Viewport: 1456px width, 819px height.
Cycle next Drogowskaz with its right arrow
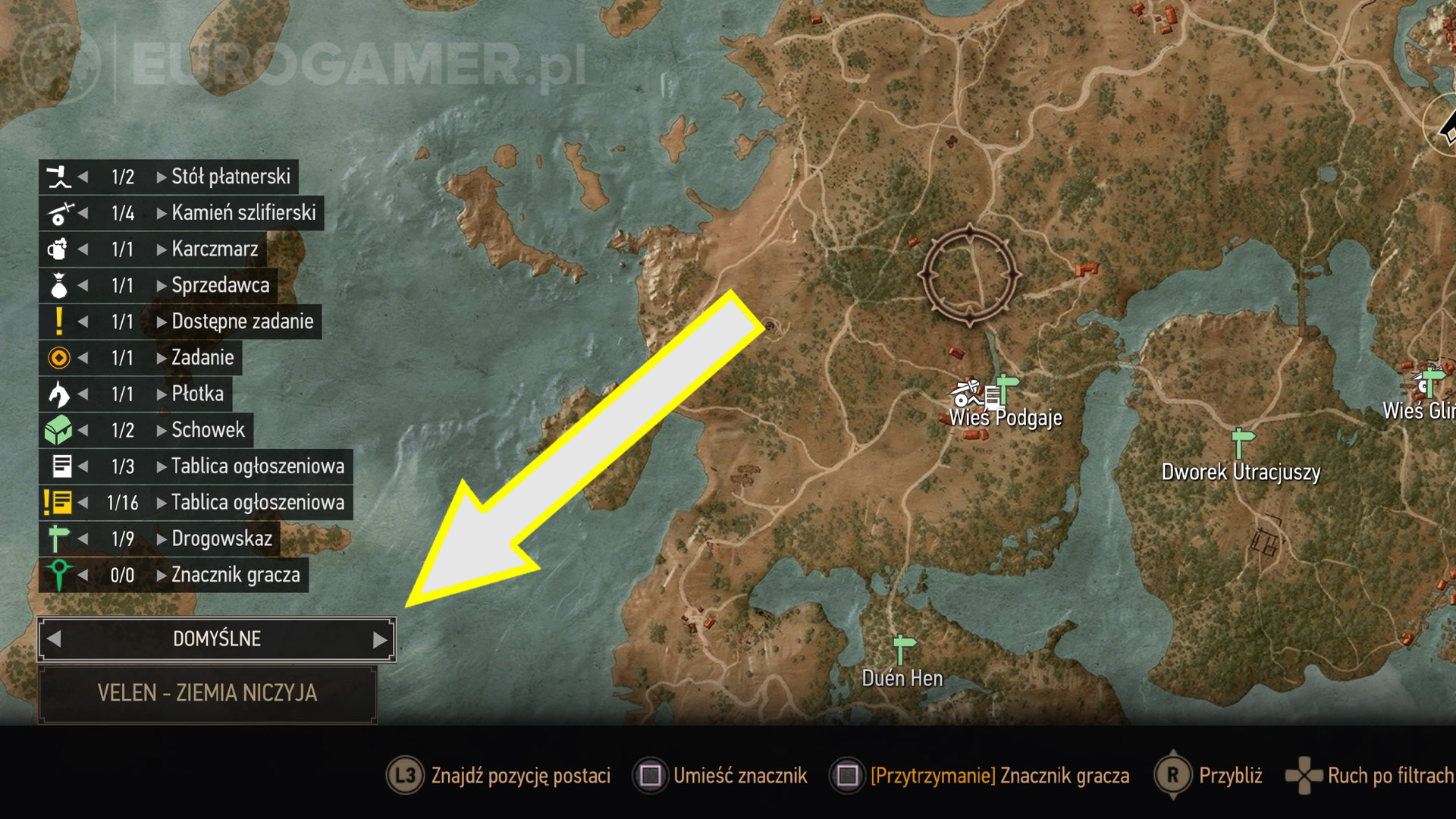(x=162, y=539)
